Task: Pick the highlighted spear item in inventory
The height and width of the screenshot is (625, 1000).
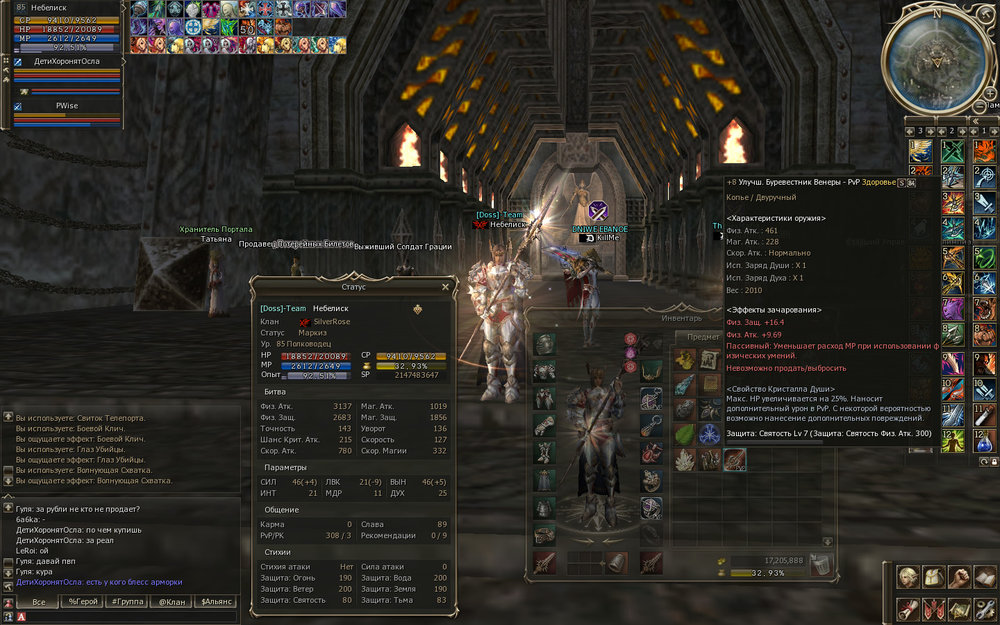Action: click(x=735, y=459)
